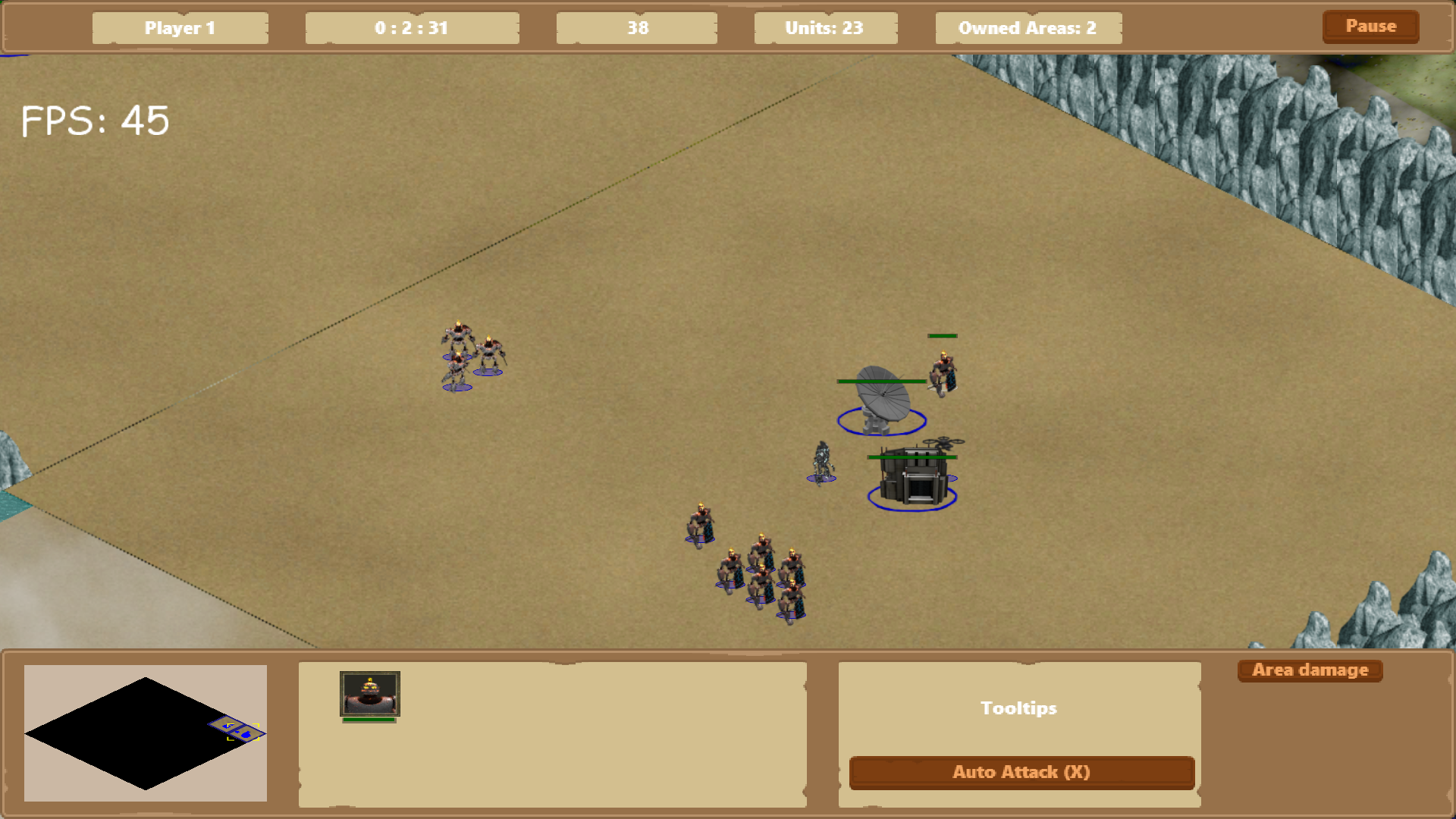Image resolution: width=1456 pixels, height=819 pixels.
Task: Select the dark barracks building
Action: pos(913,479)
